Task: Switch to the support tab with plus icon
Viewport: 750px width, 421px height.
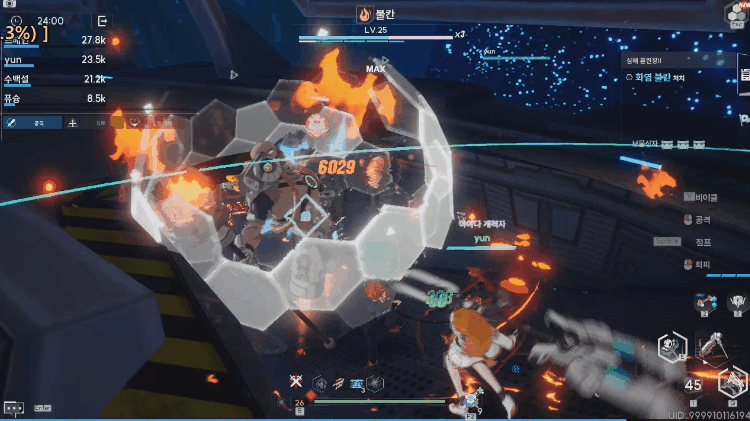Action: tap(73, 122)
